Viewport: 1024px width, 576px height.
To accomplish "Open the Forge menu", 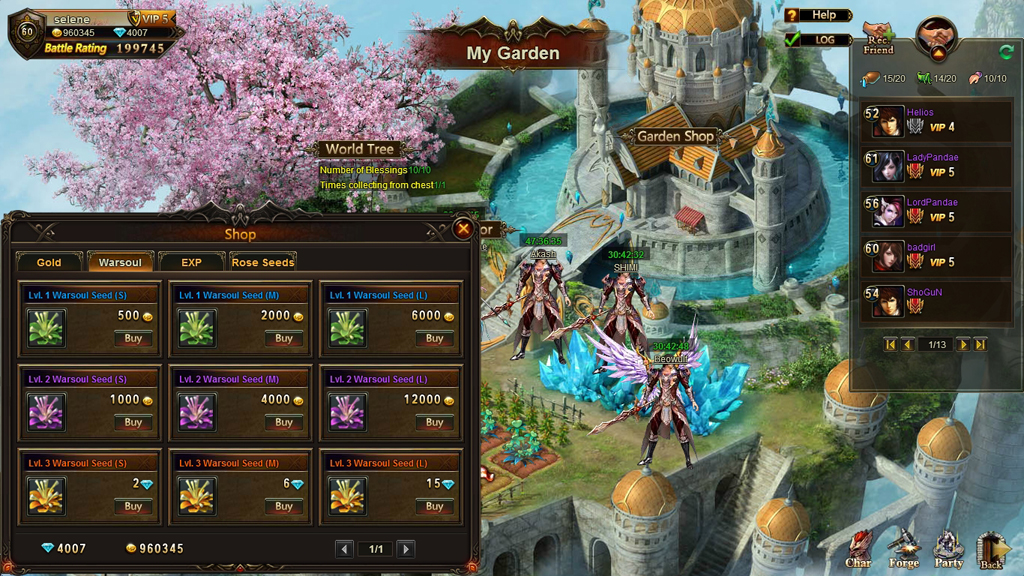I will click(x=903, y=551).
